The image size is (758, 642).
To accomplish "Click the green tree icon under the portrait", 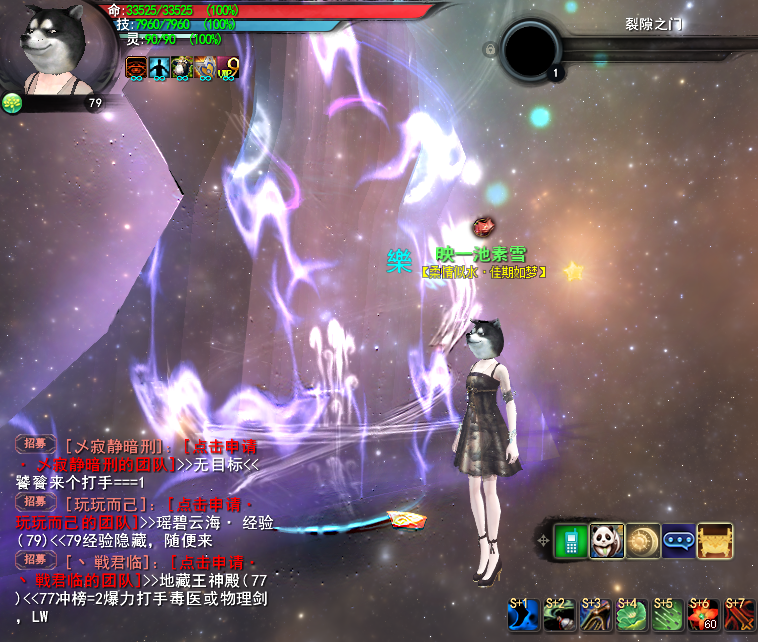I will coord(12,102).
